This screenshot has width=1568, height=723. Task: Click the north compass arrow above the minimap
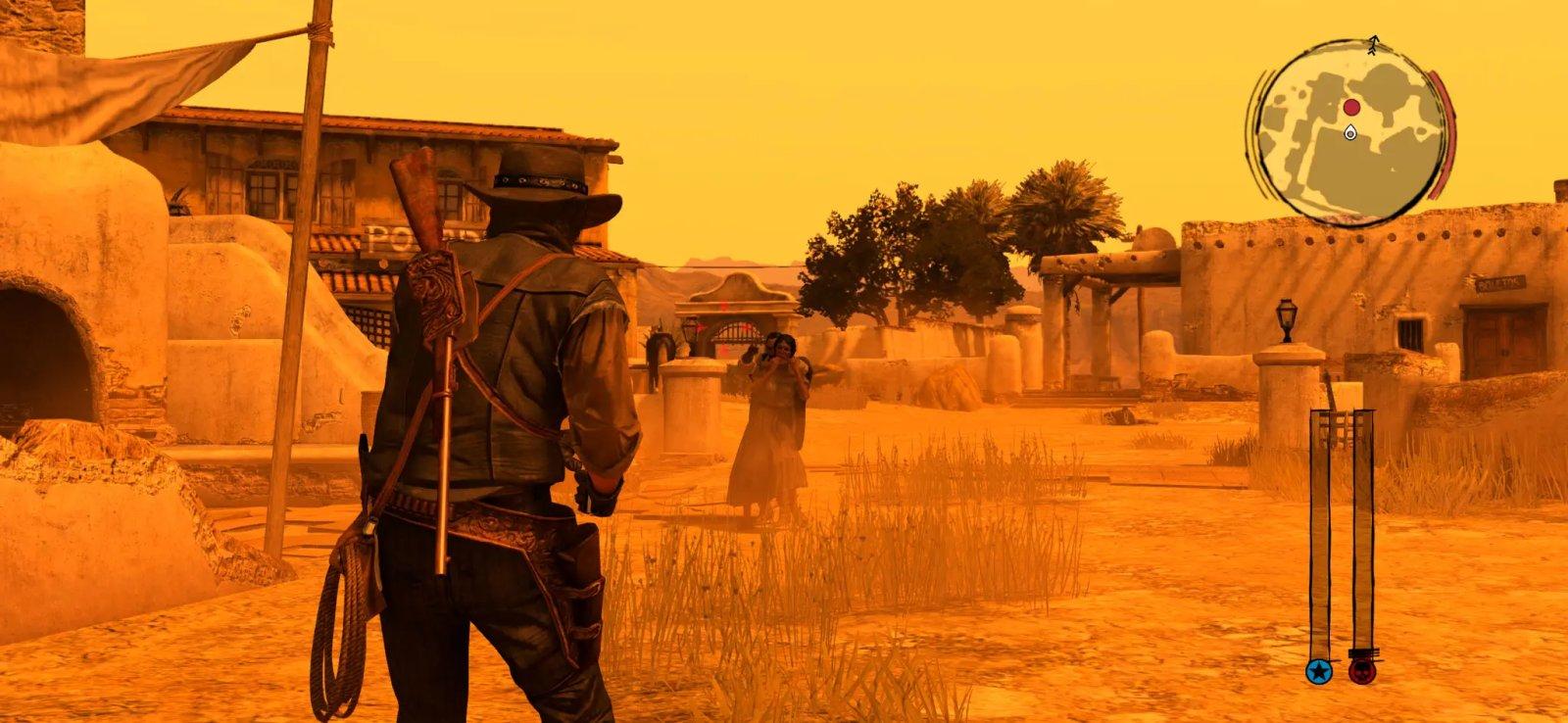tap(1374, 45)
